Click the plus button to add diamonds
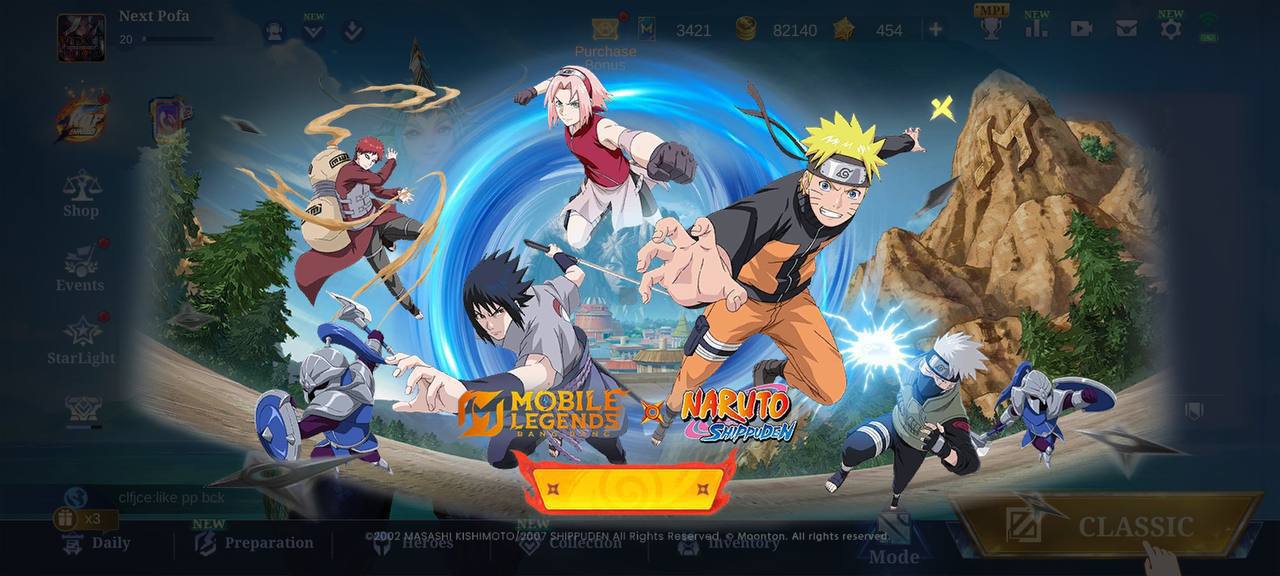 935,29
